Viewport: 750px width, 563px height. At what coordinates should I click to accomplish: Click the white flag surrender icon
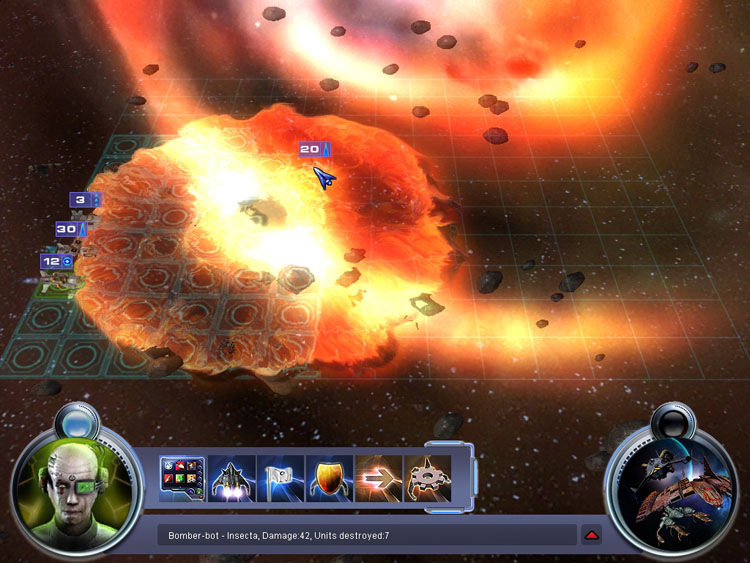280,478
